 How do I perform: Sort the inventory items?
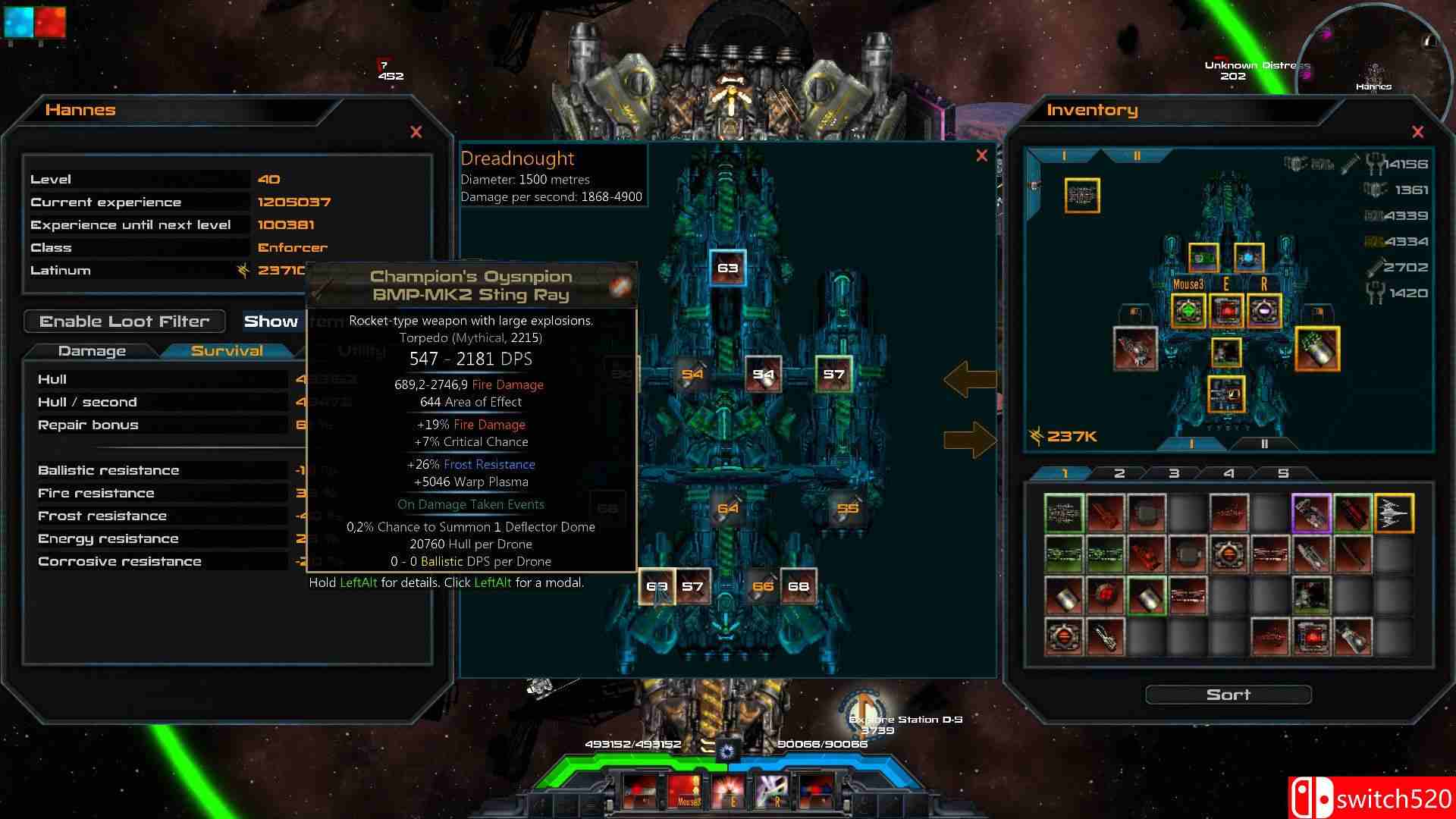(x=1228, y=695)
